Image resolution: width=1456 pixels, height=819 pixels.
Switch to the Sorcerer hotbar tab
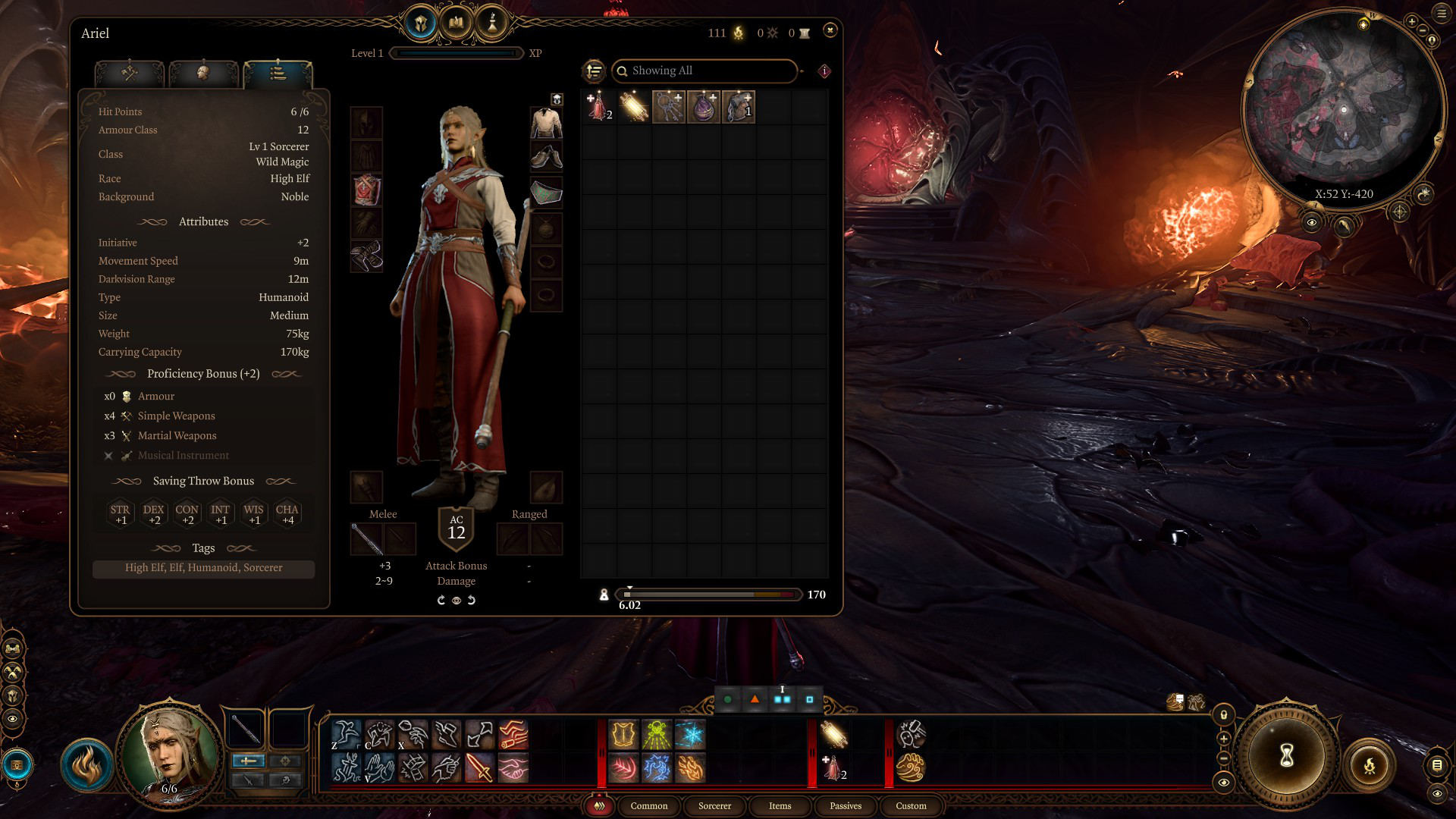pos(714,806)
